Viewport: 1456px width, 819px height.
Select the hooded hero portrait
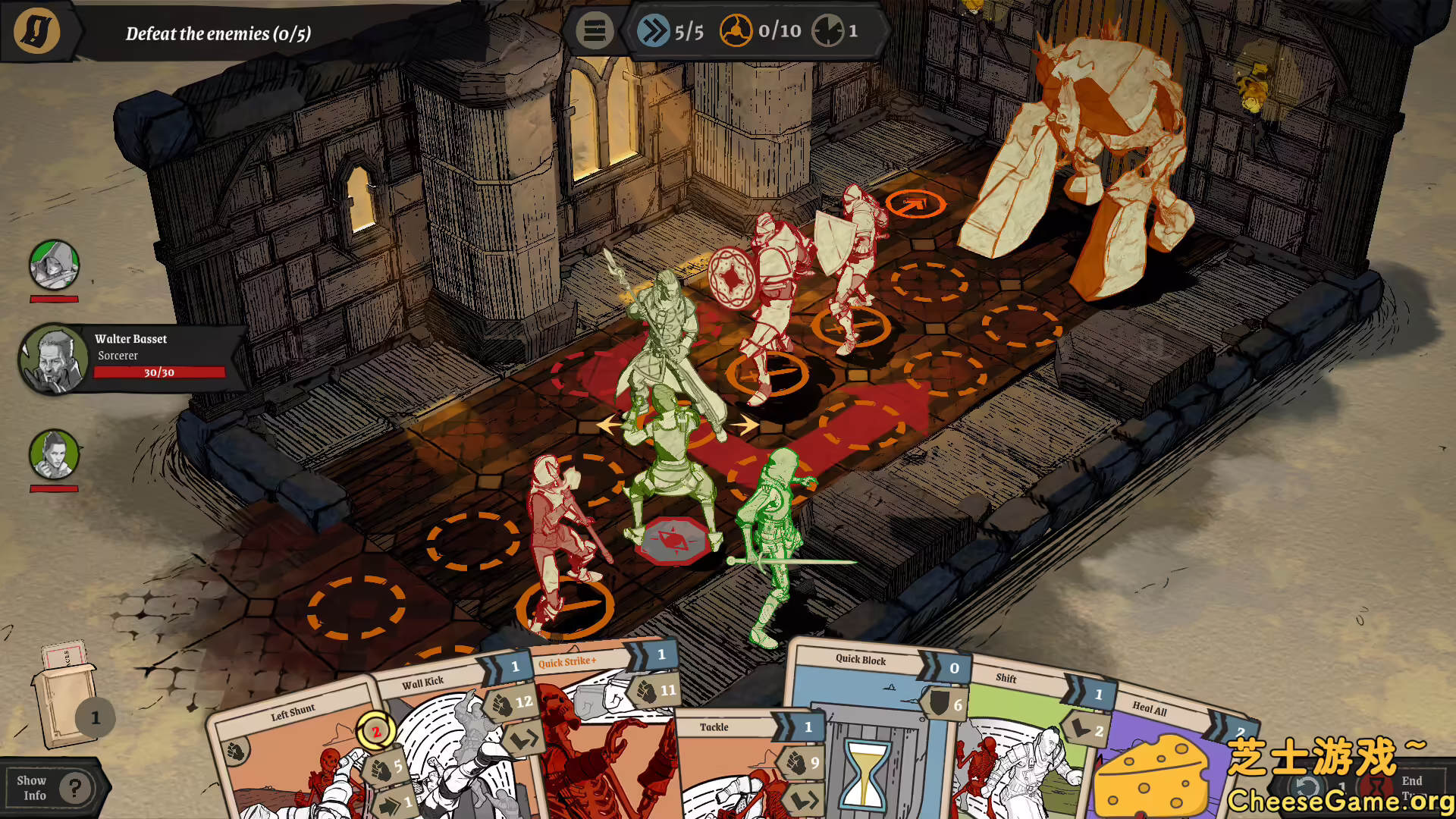tap(54, 265)
